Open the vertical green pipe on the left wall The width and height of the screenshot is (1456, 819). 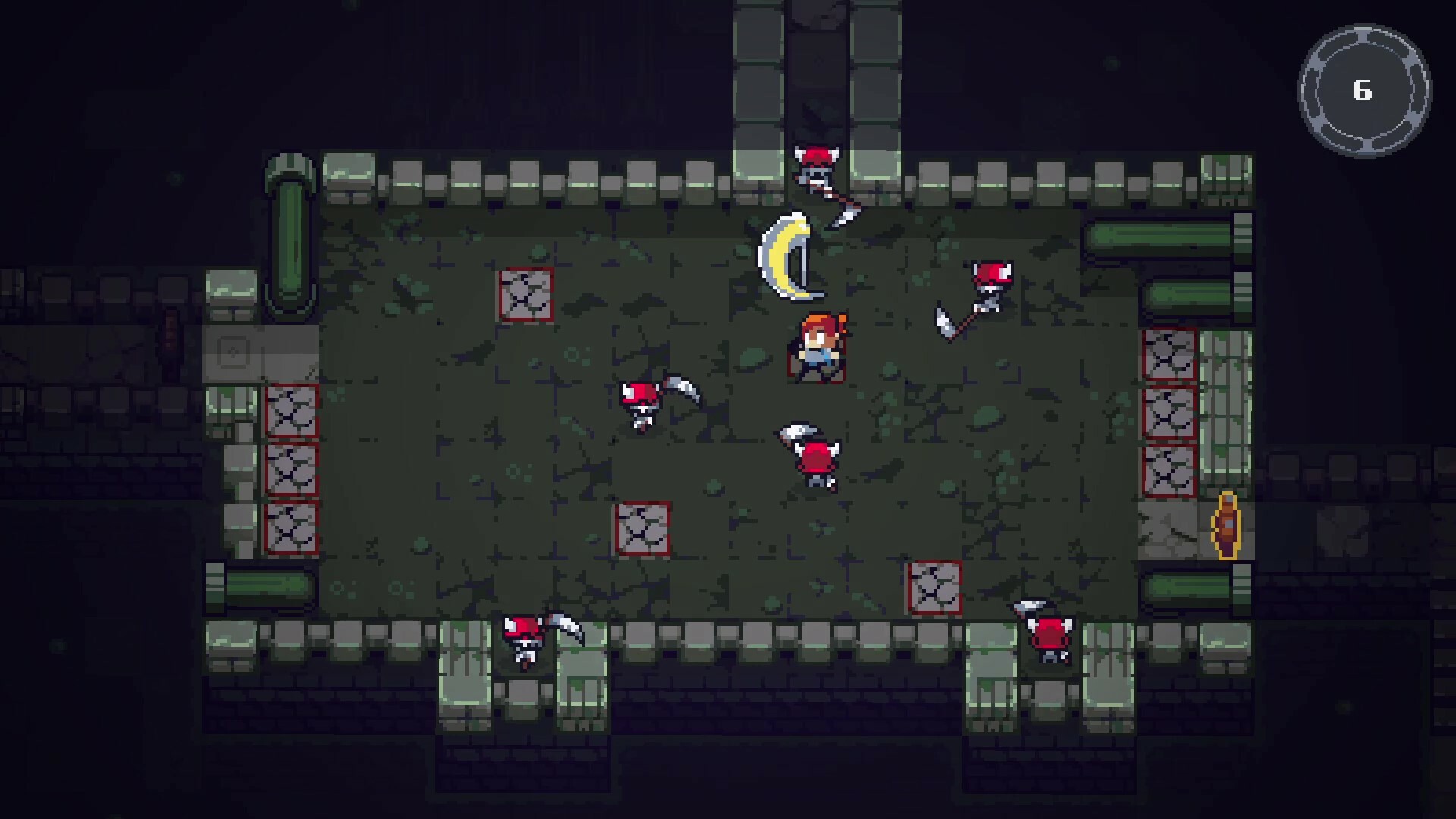pyautogui.click(x=290, y=227)
